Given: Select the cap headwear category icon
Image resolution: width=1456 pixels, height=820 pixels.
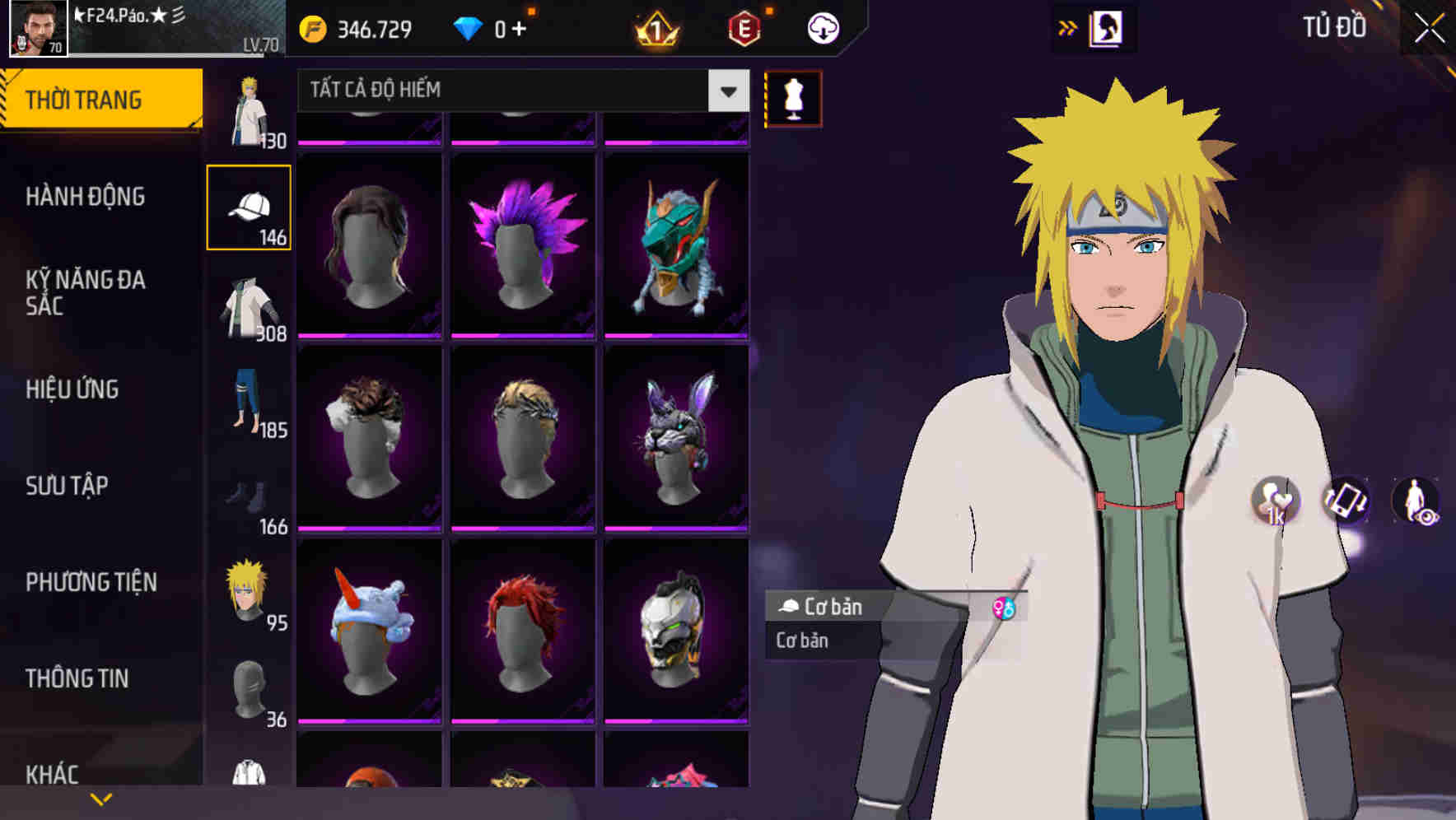Looking at the screenshot, I should coord(250,206).
